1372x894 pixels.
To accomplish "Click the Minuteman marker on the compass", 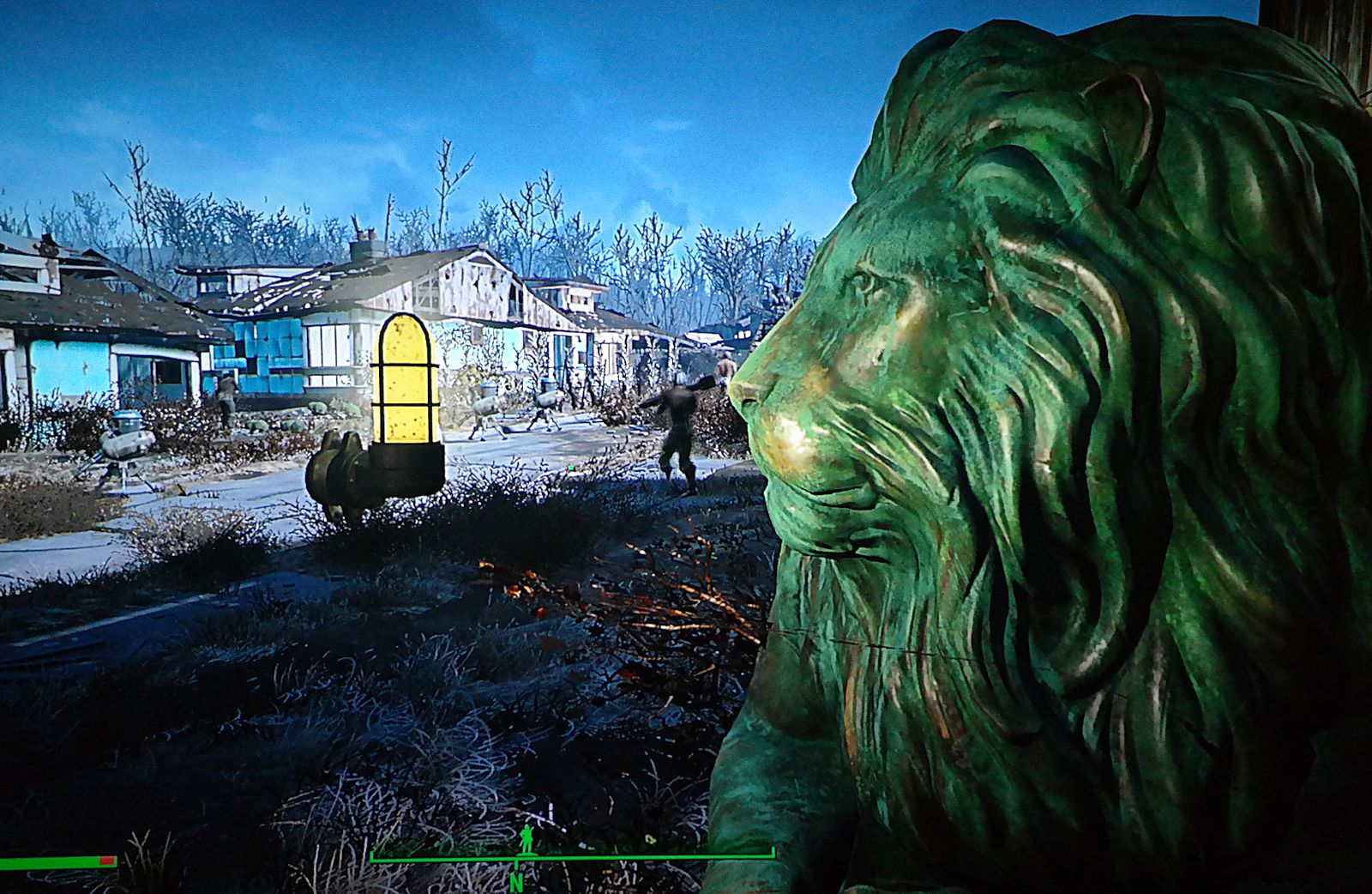I will tap(527, 839).
